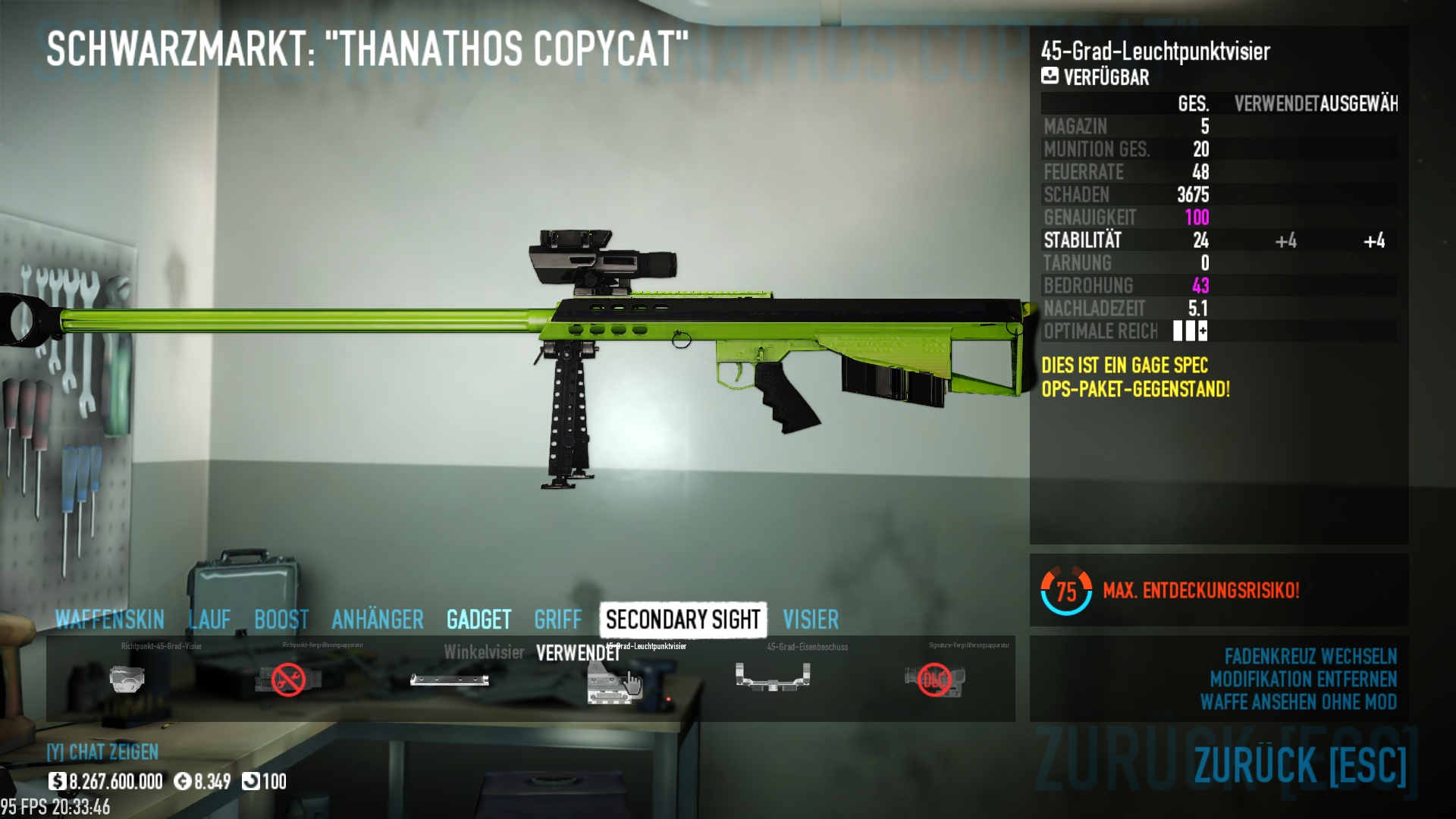Show the chat via Chat Zeigen
Image resolution: width=1456 pixels, height=819 pixels.
pos(103,752)
